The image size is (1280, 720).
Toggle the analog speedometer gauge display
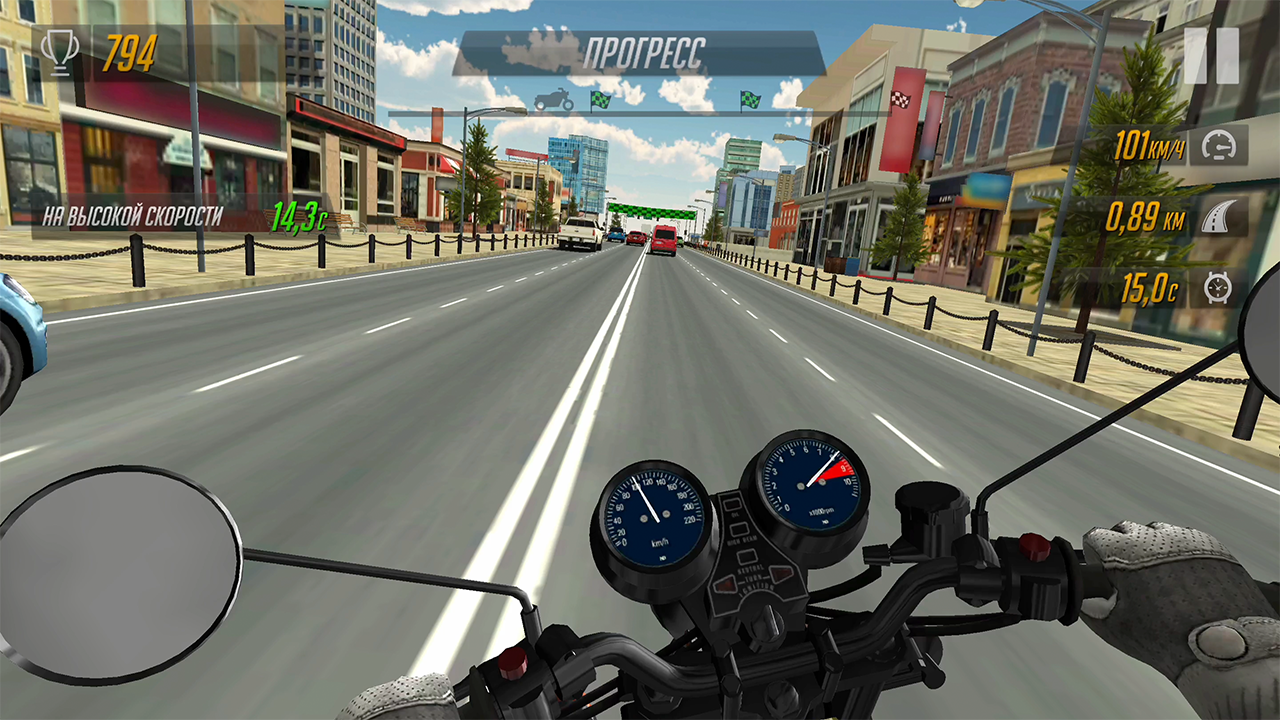tap(651, 513)
